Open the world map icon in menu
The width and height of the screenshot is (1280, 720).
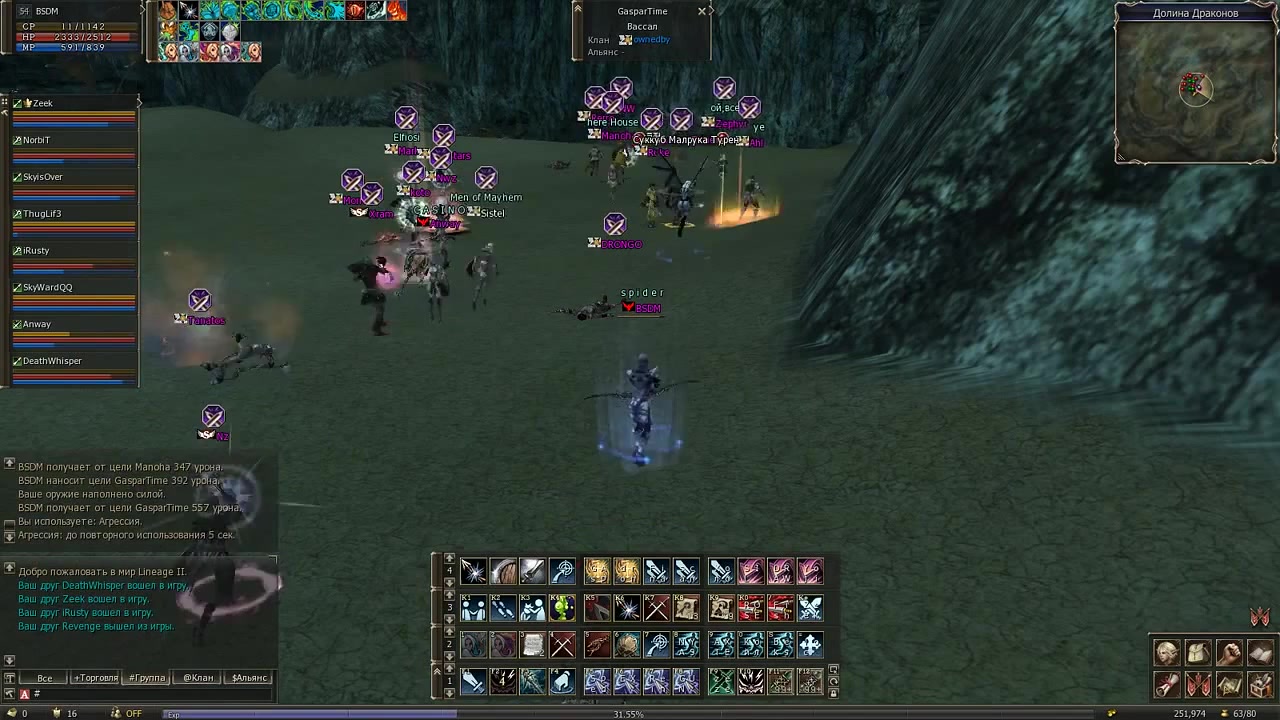1229,685
